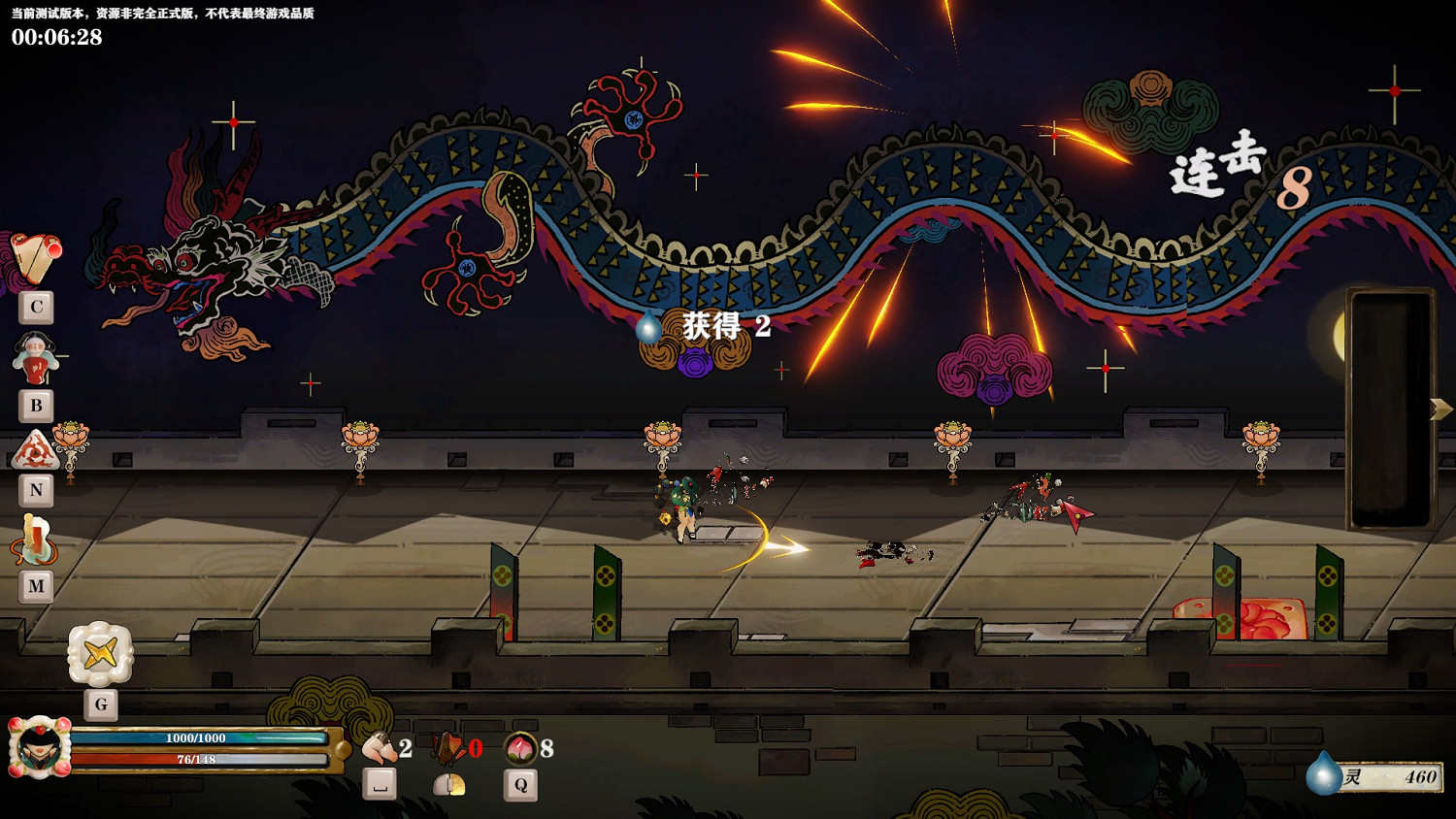Click the gold arrow on the right edge
Screen dimensions: 1456x819
1440,409
